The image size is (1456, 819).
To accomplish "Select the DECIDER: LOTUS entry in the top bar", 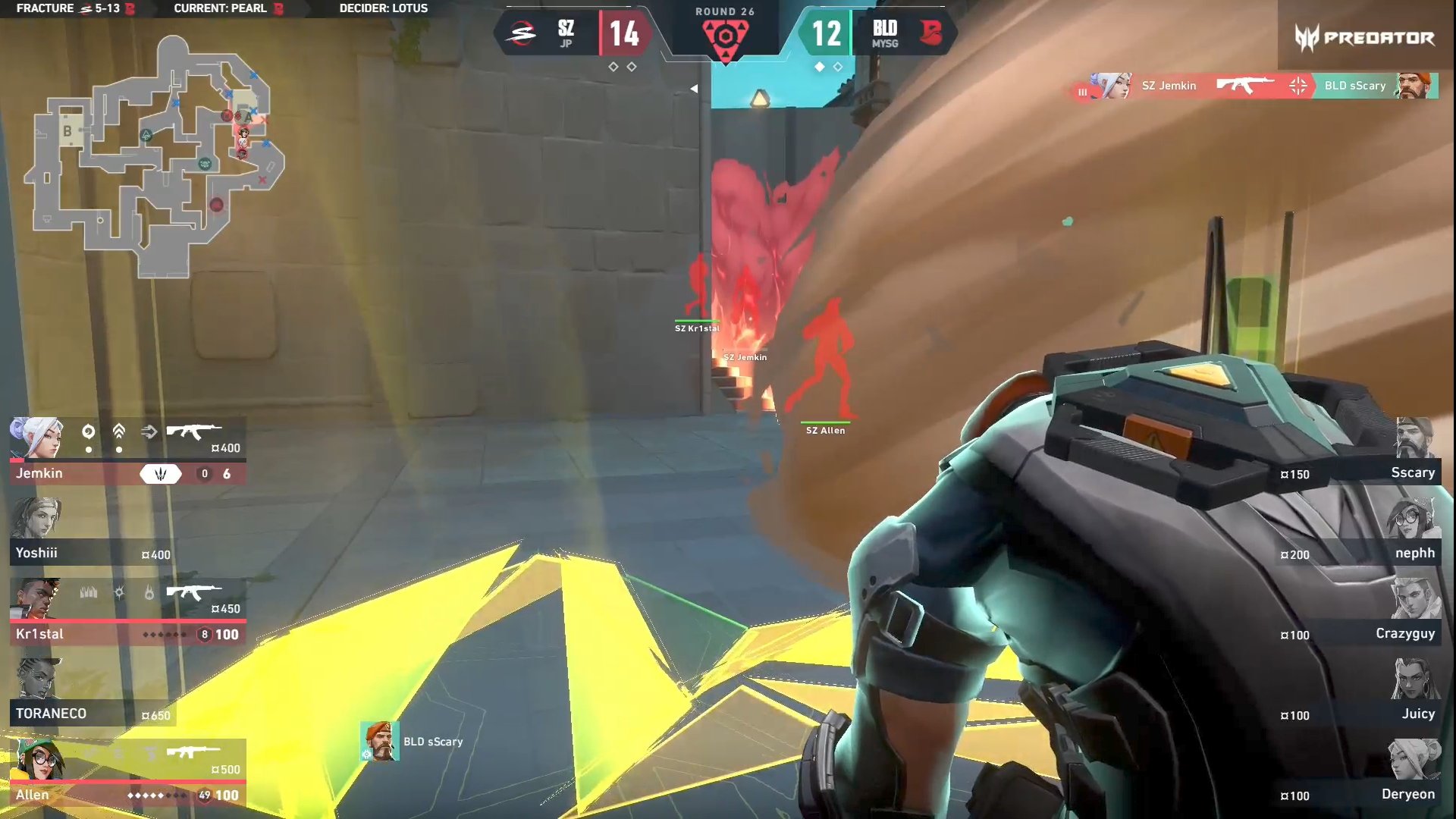I will click(x=383, y=9).
